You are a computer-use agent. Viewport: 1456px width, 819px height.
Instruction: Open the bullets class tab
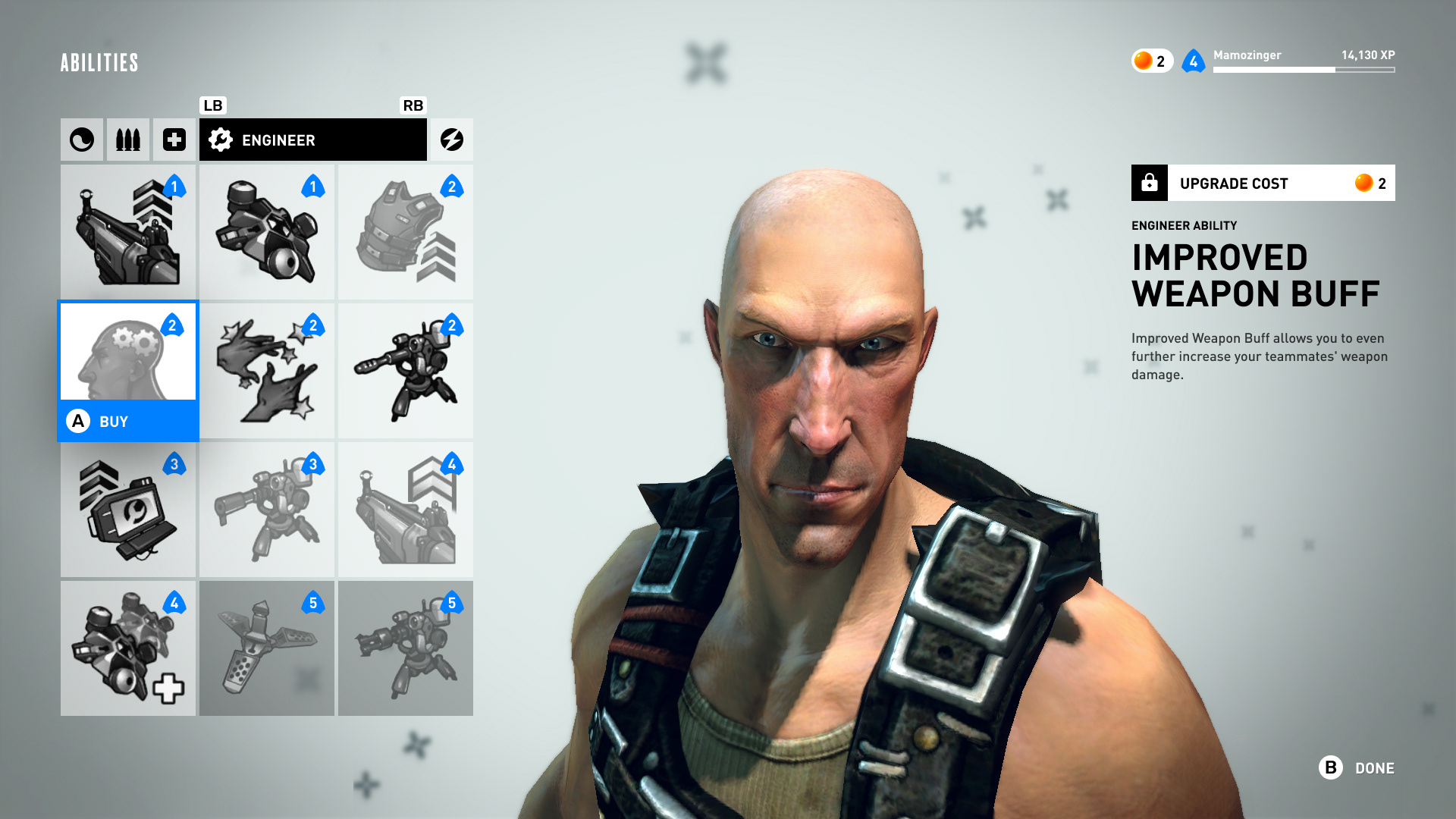127,140
